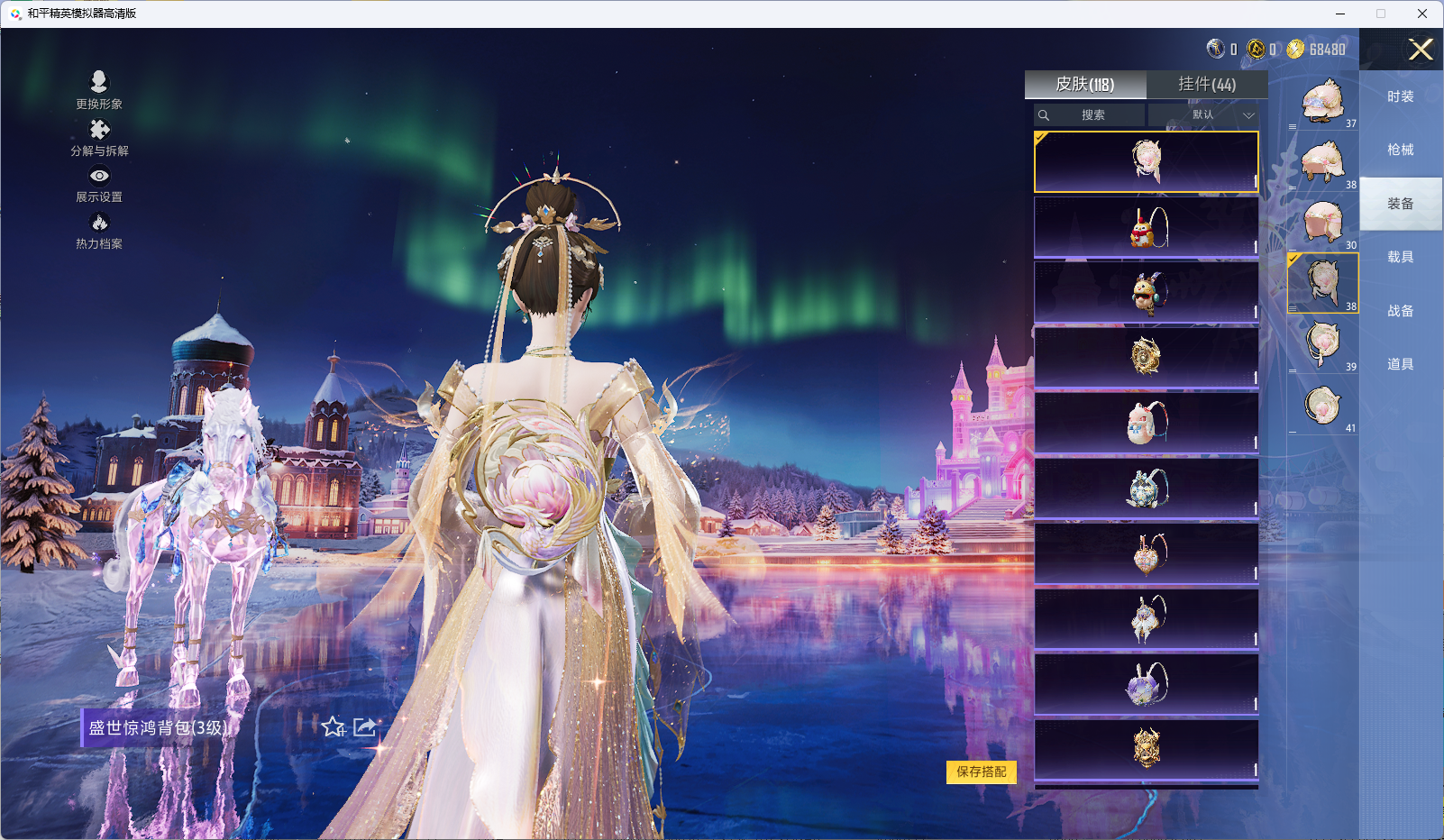1444x840 pixels.
Task: Click the 保存搭配 save outfit button
Action: [x=981, y=772]
